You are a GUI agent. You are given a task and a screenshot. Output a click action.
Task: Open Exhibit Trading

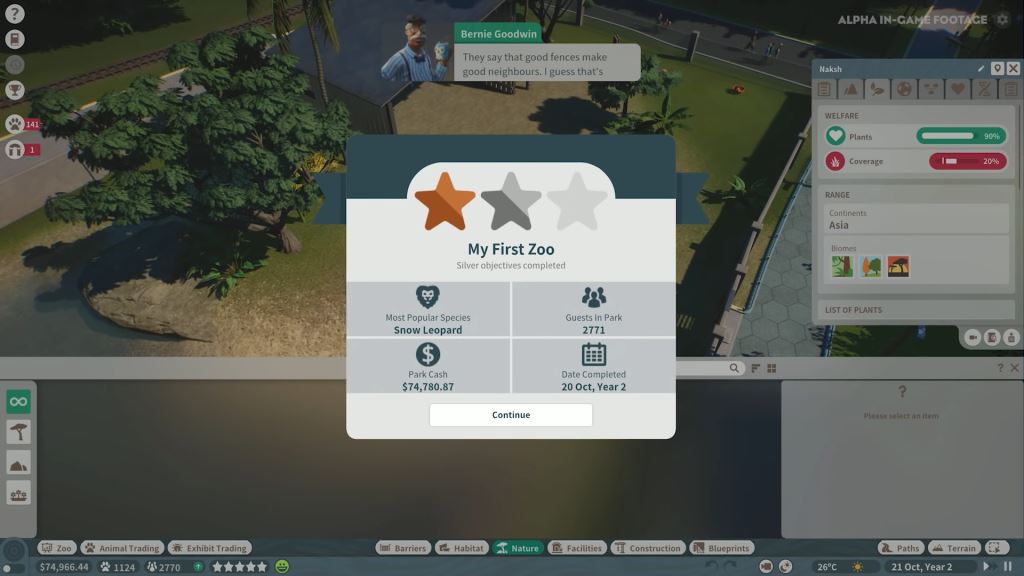tap(209, 548)
